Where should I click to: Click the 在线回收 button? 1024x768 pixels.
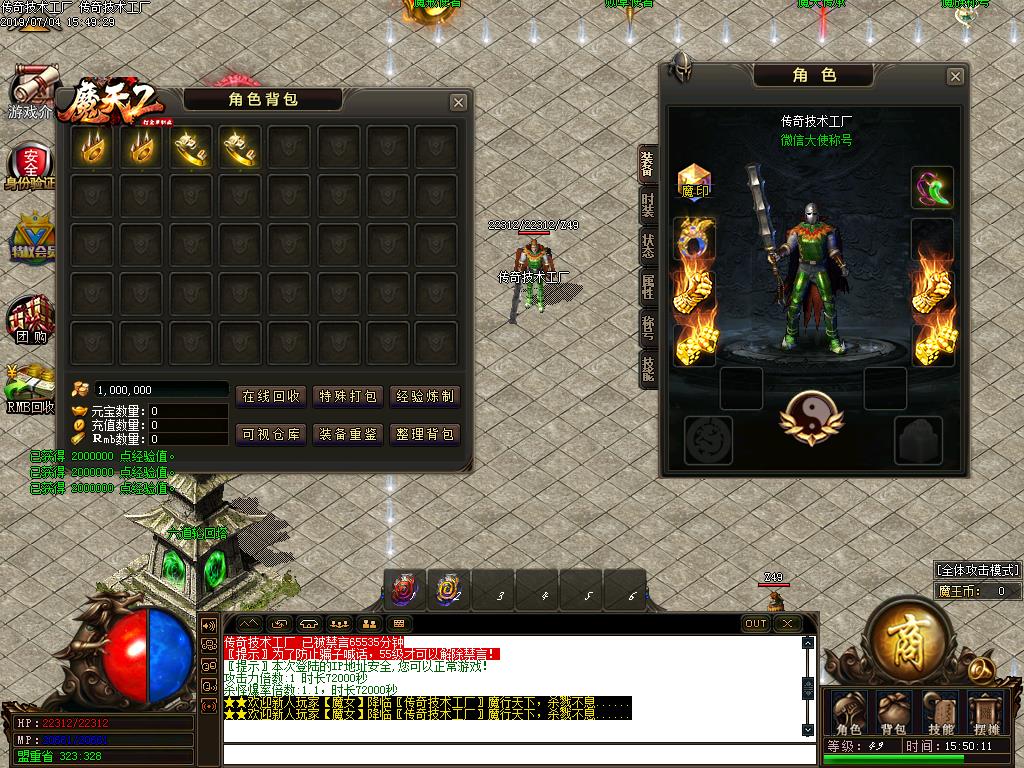click(x=271, y=396)
